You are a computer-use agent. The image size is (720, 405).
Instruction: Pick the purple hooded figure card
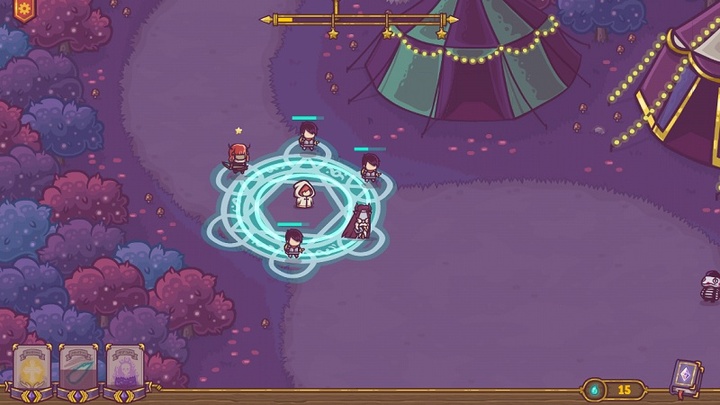[125, 368]
